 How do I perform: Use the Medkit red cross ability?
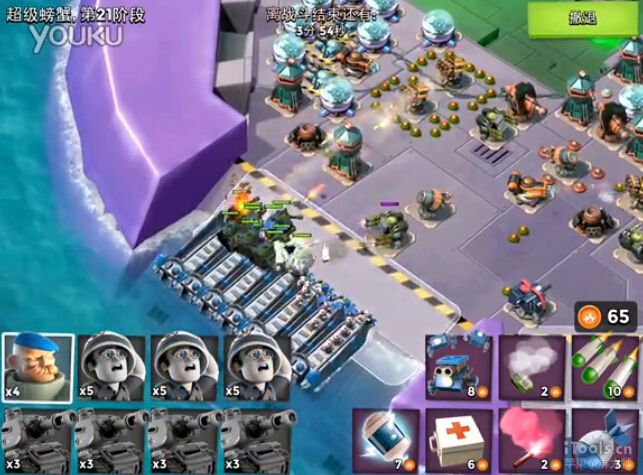[x=459, y=440]
